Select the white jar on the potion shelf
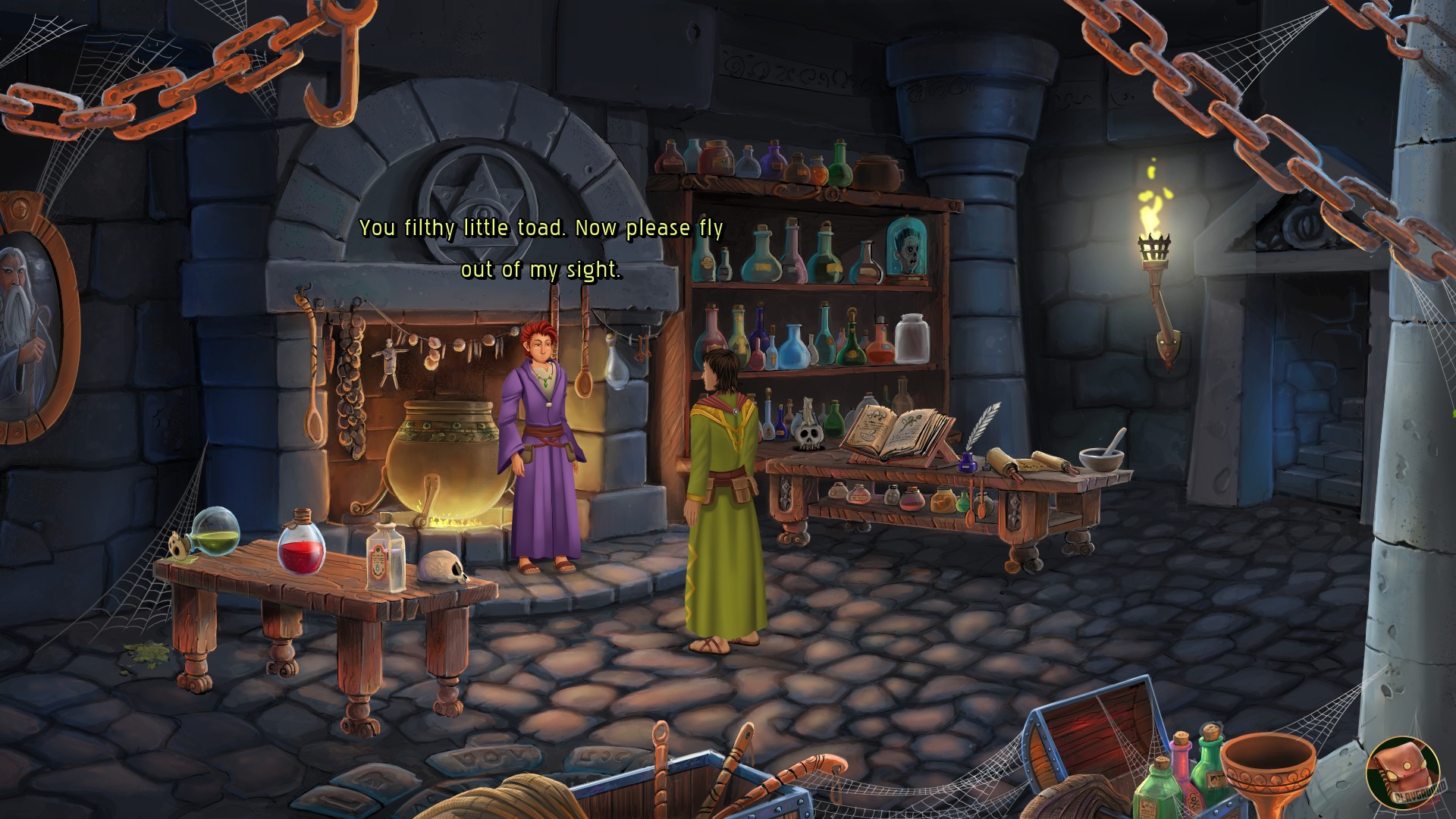The image size is (1456, 819). tap(914, 339)
